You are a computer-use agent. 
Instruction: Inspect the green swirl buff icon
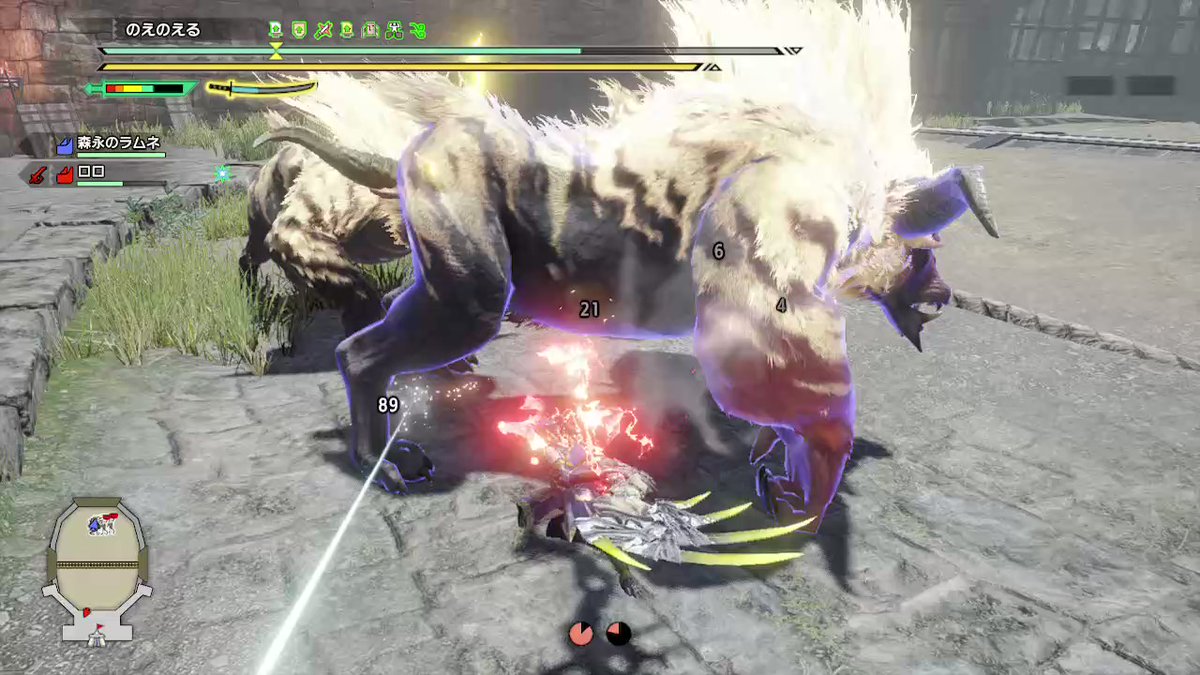click(418, 30)
